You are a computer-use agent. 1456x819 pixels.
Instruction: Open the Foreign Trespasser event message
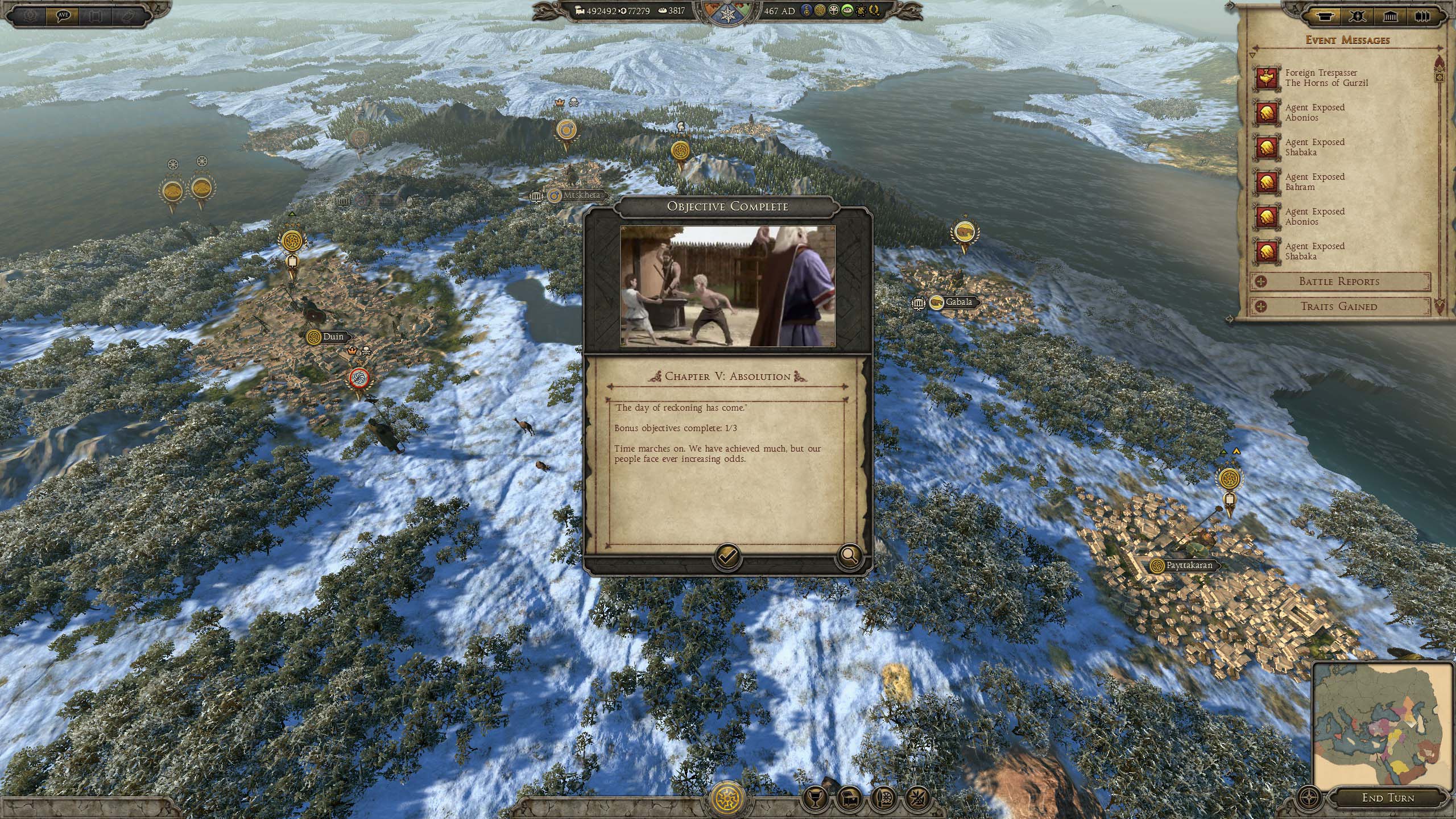(x=1325, y=78)
